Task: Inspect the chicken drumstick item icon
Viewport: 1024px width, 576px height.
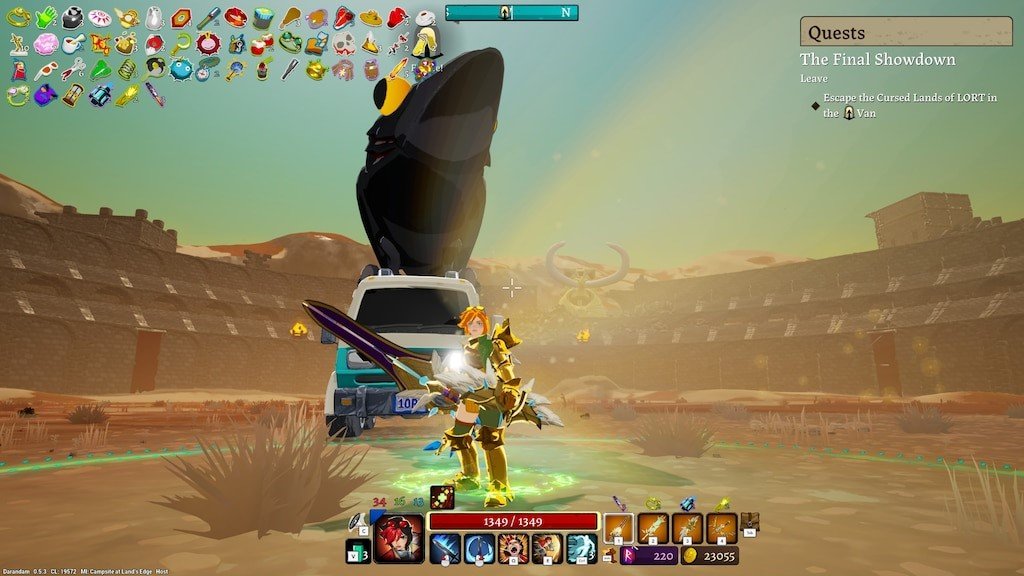Action: point(290,17)
